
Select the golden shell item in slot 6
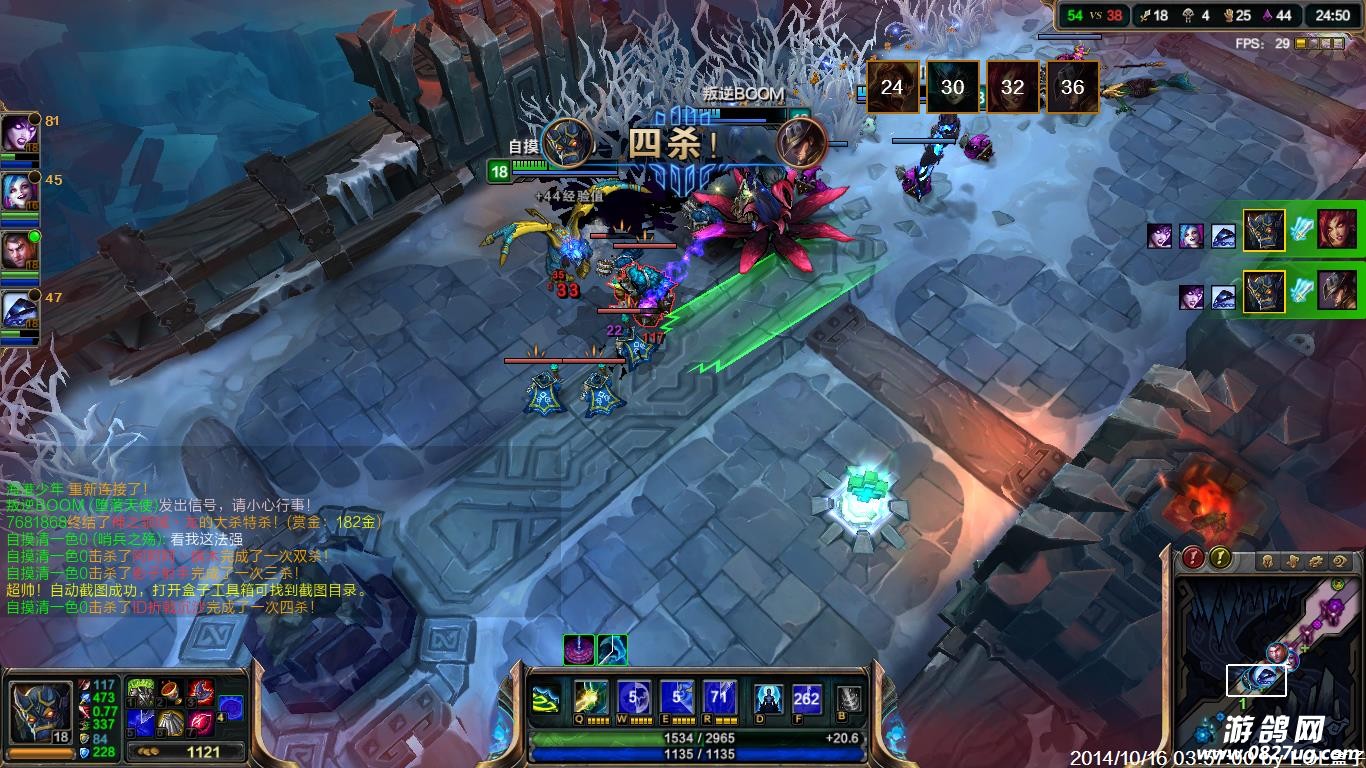(170, 721)
